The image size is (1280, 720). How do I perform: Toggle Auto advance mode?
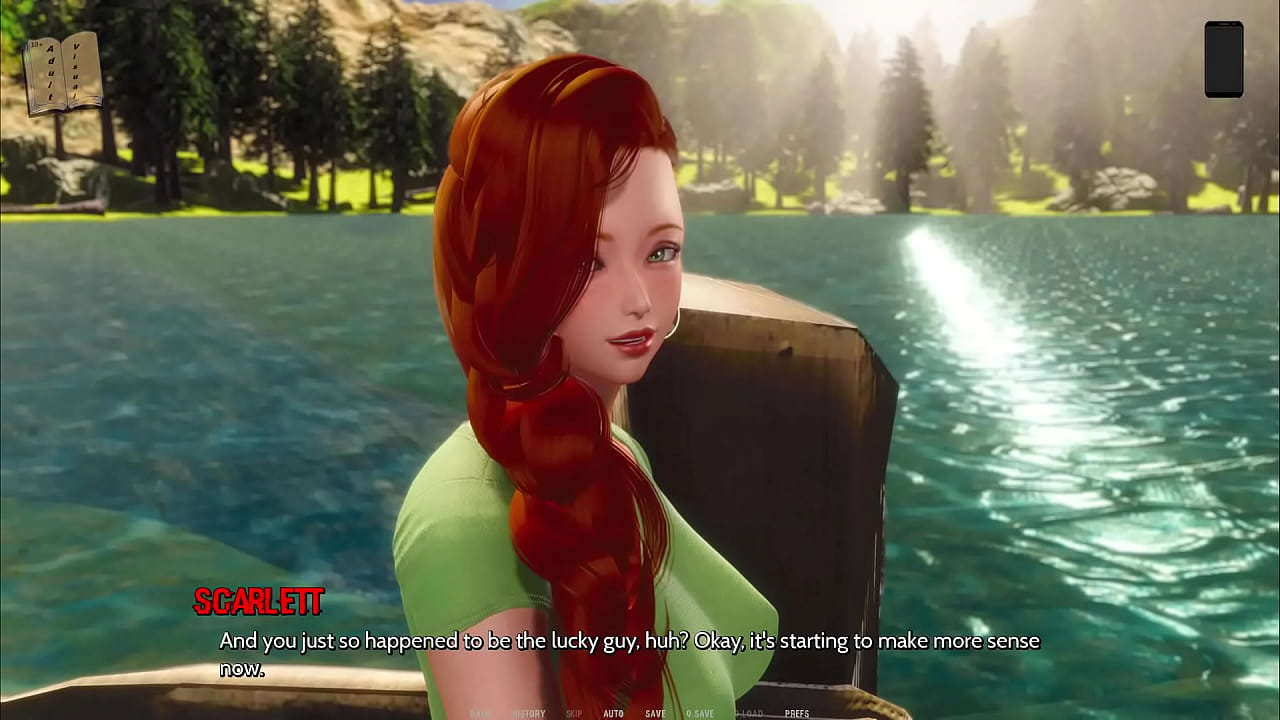pos(613,714)
